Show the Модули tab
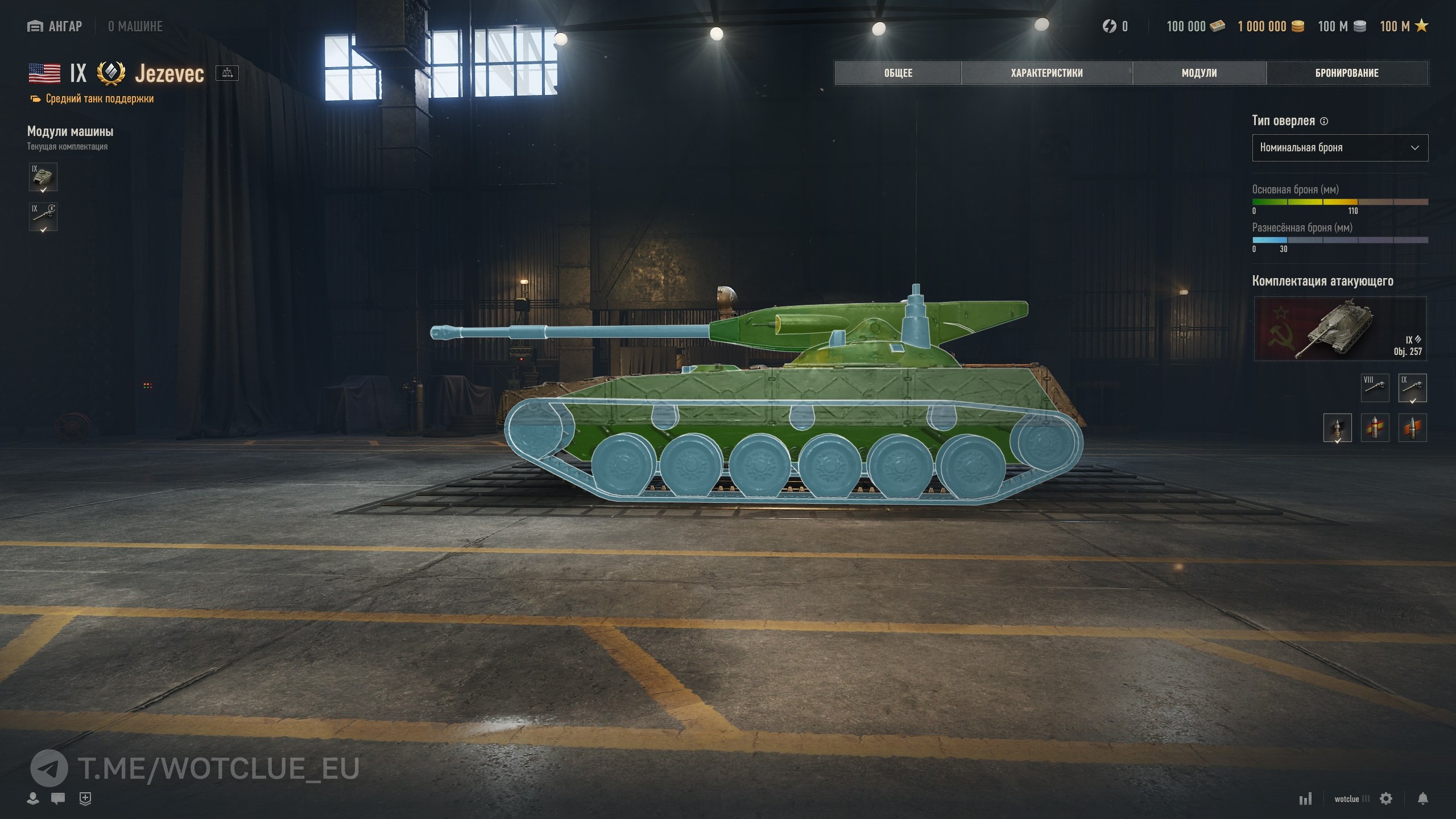 tap(1199, 73)
